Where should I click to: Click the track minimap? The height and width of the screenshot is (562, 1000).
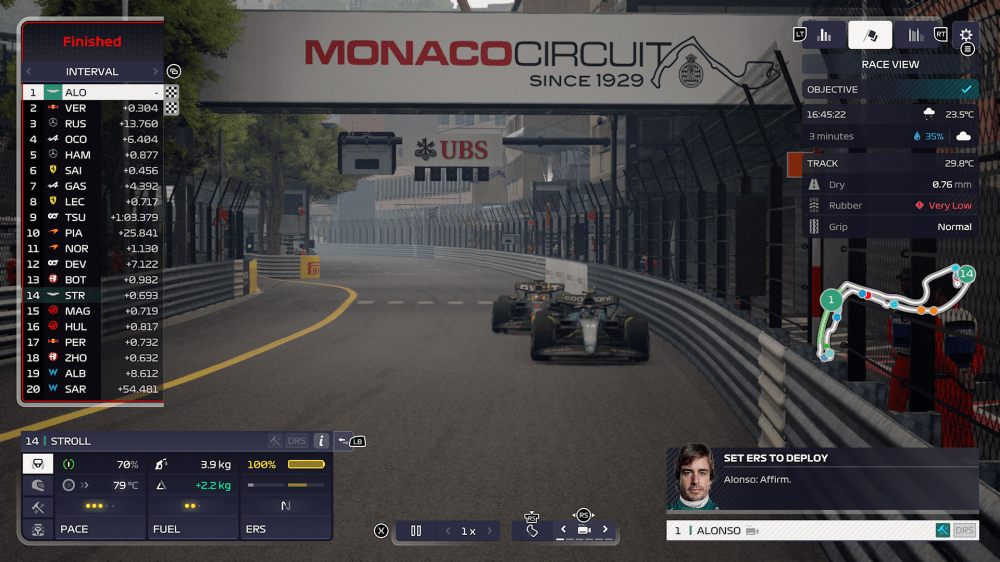coord(890,310)
